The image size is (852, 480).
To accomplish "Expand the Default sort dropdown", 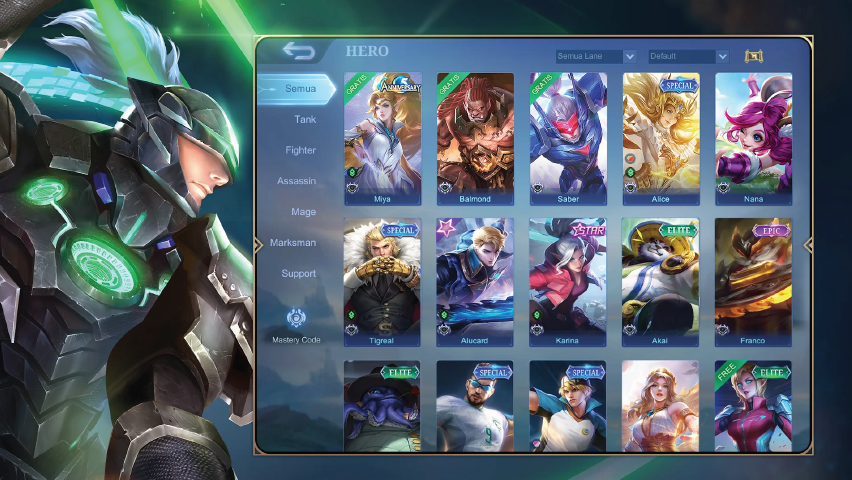I will pyautogui.click(x=688, y=57).
